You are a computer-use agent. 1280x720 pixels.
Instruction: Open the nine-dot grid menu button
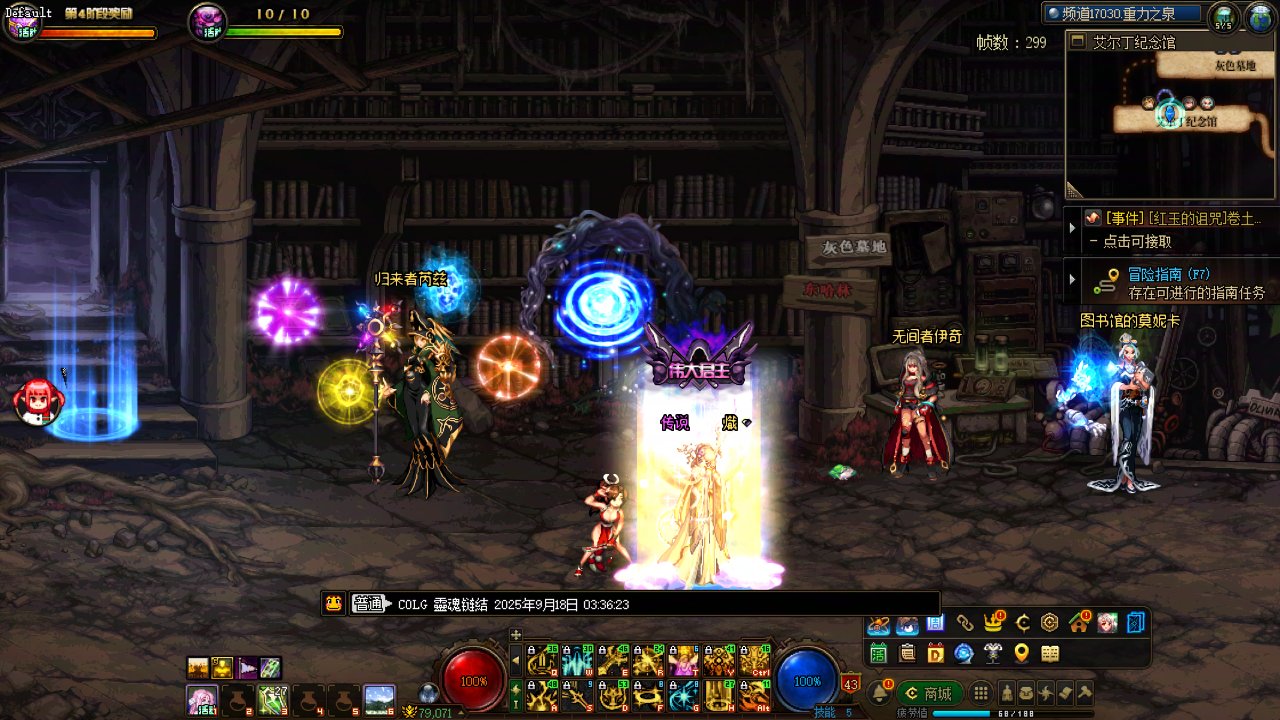click(x=982, y=693)
